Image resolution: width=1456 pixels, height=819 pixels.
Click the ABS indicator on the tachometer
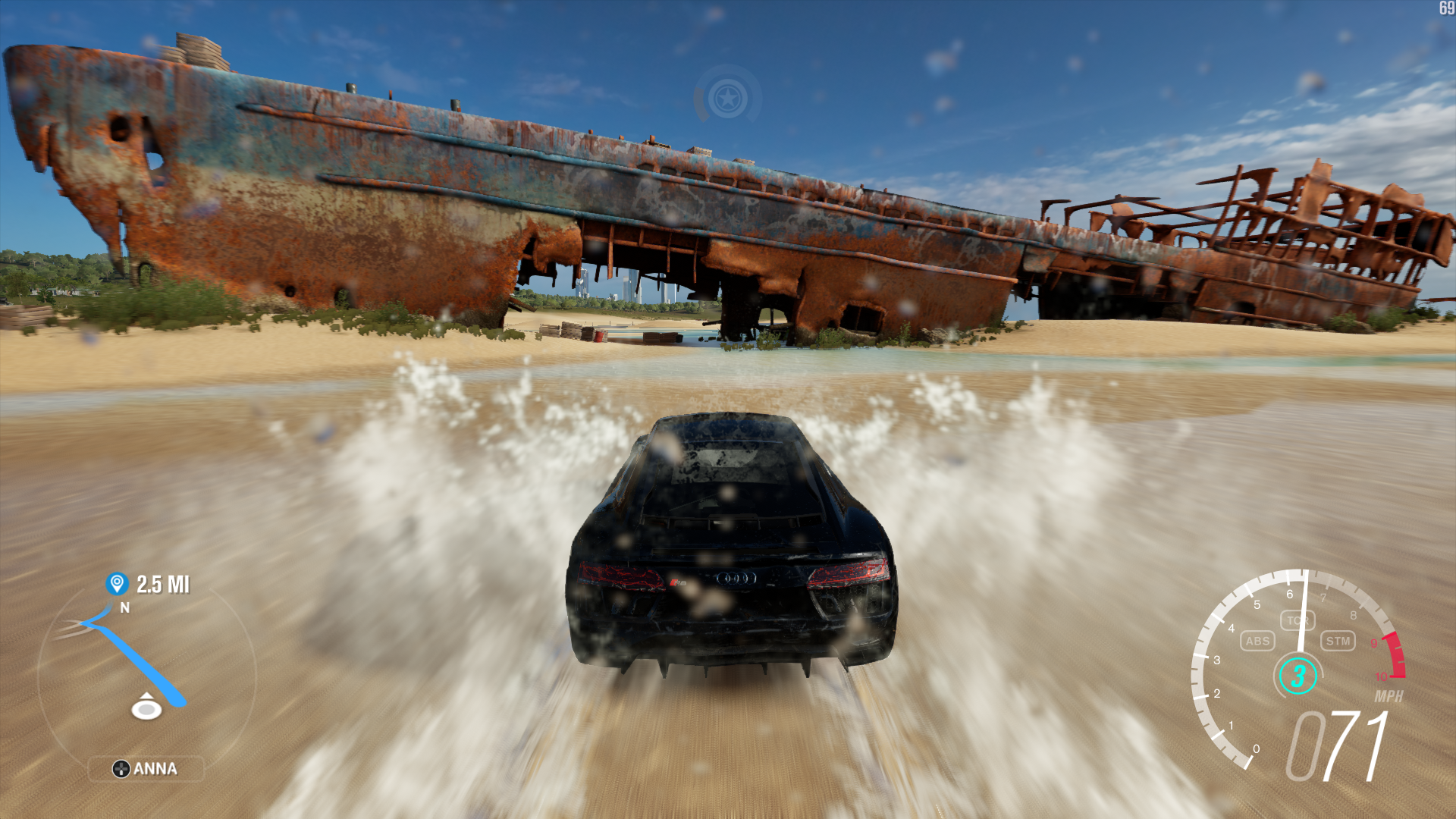1257,642
